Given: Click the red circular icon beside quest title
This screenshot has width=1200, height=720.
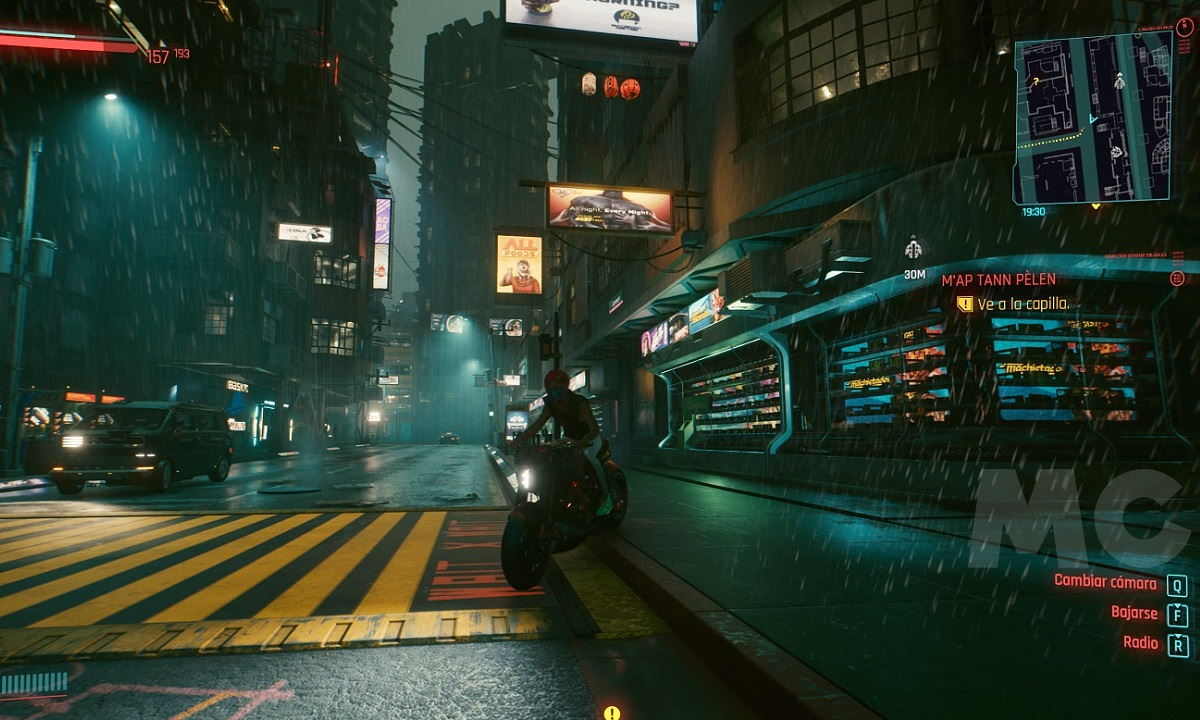Looking at the screenshot, I should pos(1177,279).
